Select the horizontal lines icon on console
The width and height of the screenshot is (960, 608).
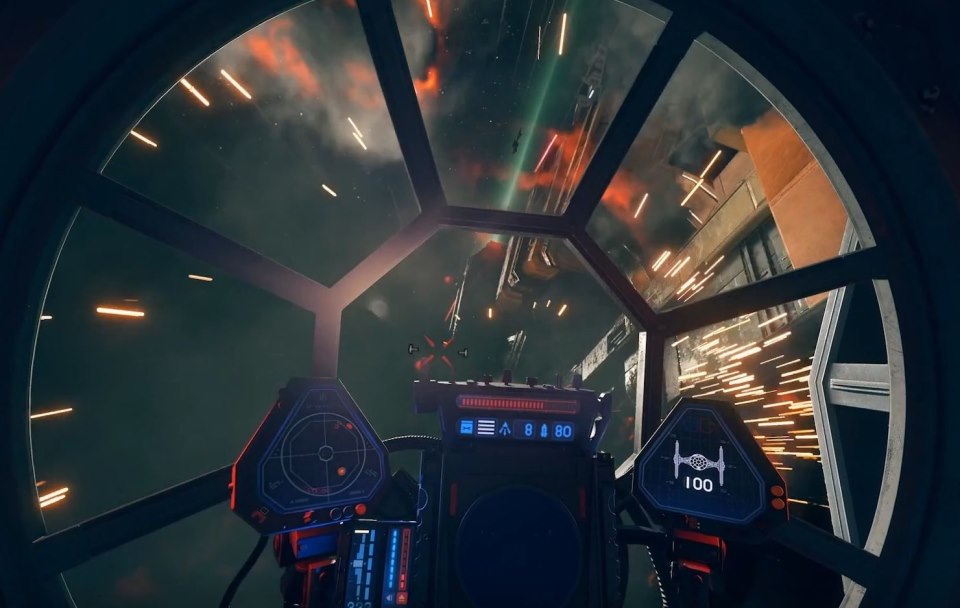pyautogui.click(x=485, y=428)
